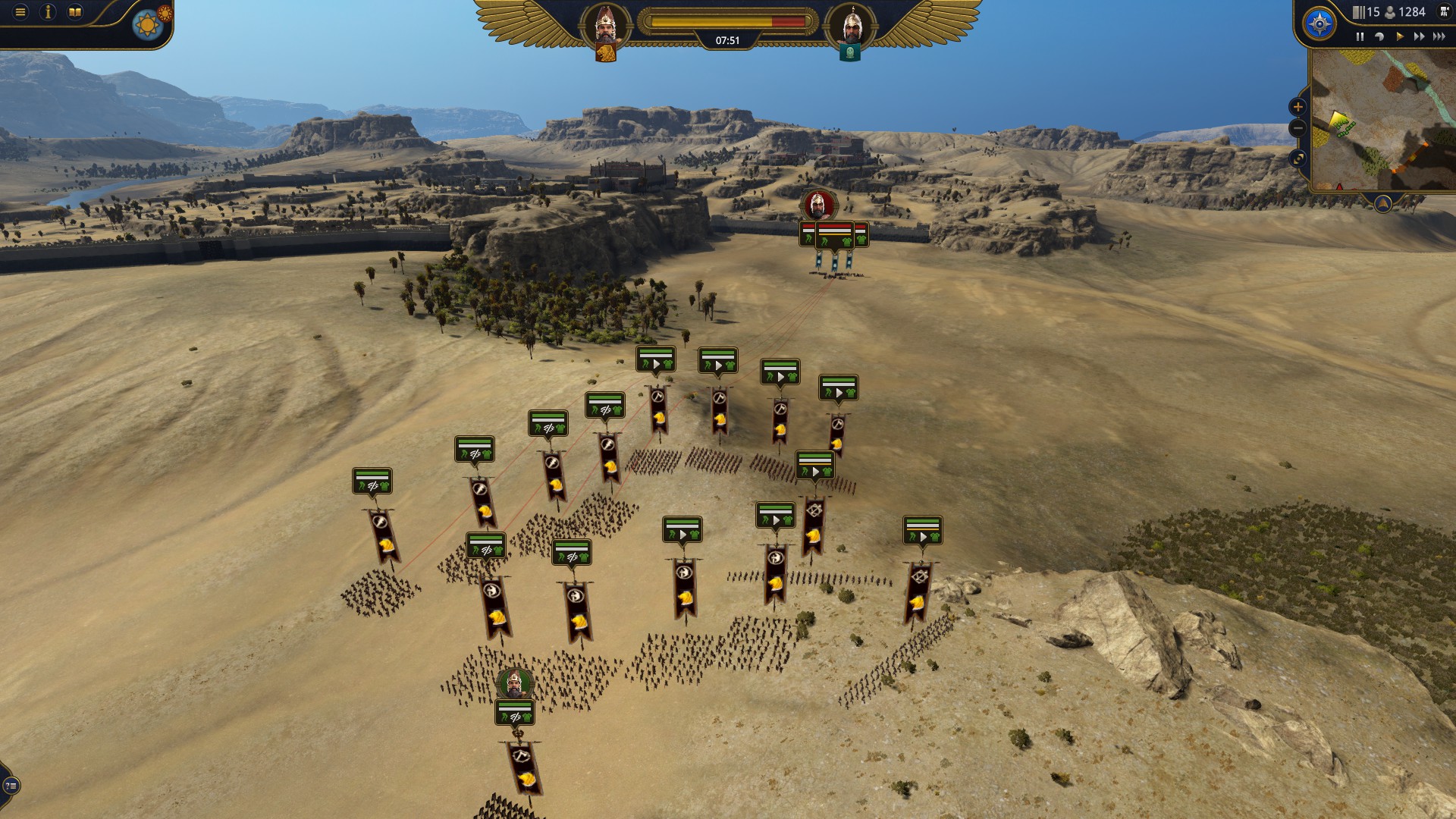Enable fastest battle speed with triple-arrow control

click(1439, 36)
